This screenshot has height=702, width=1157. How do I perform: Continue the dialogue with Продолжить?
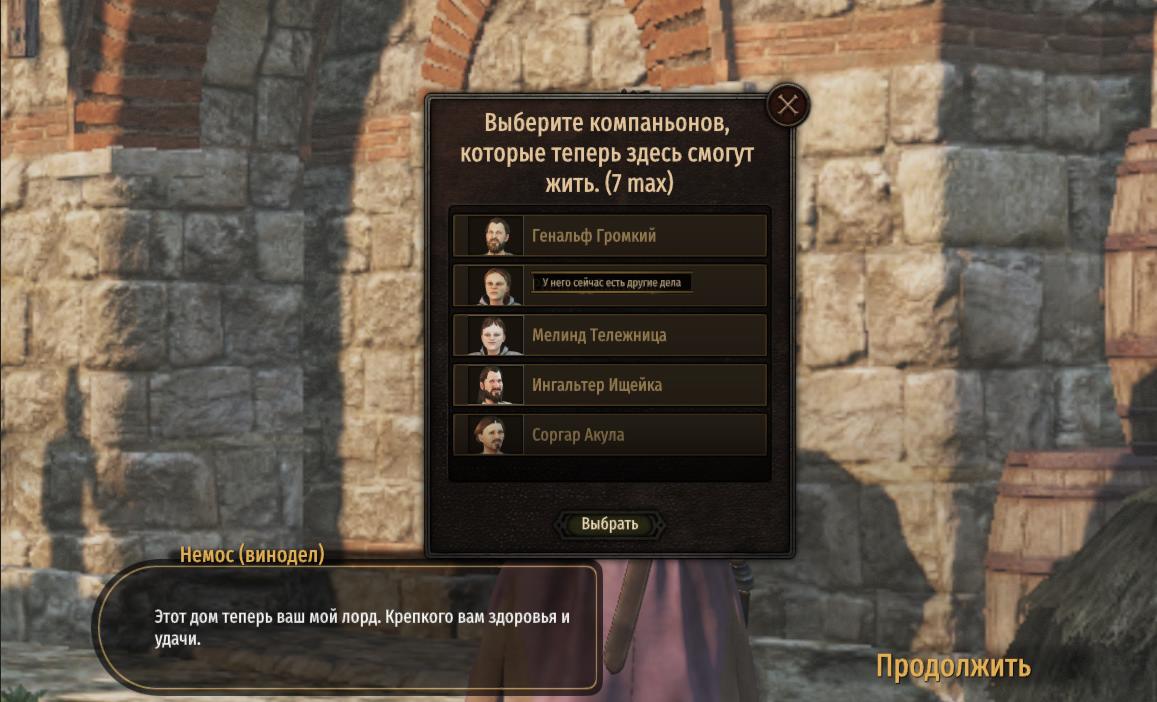[953, 666]
